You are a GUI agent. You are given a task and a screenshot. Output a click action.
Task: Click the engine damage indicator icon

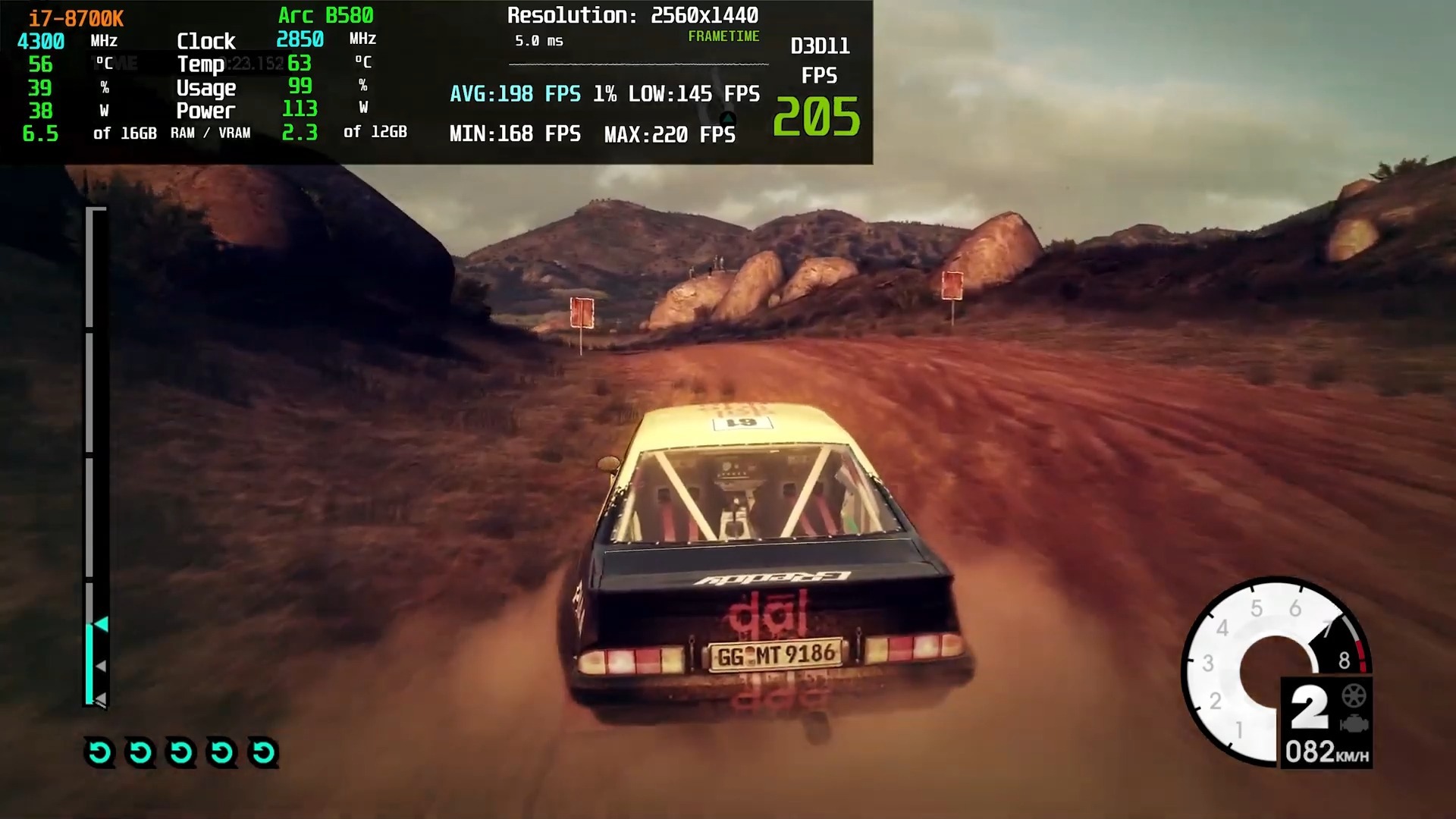coord(1354,724)
